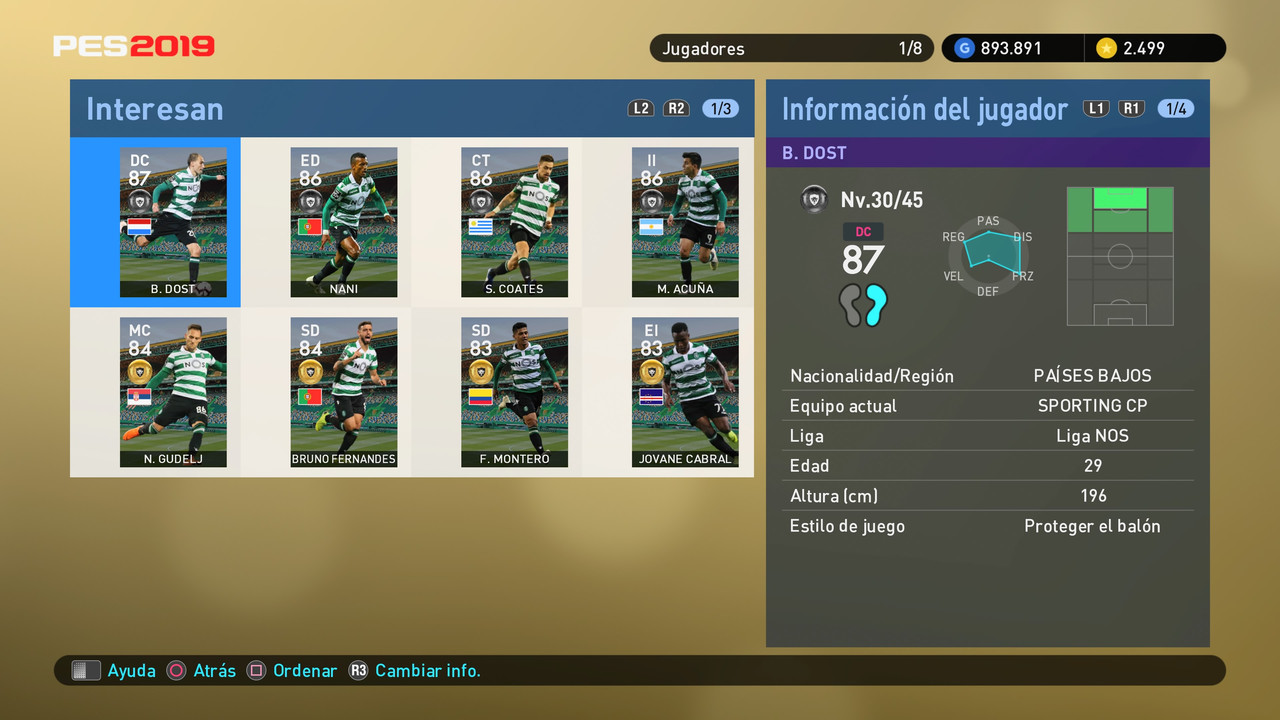Screen dimensions: 1280x720
Task: Advance player info with the R3 Cambiar info control
Action: click(x=358, y=670)
